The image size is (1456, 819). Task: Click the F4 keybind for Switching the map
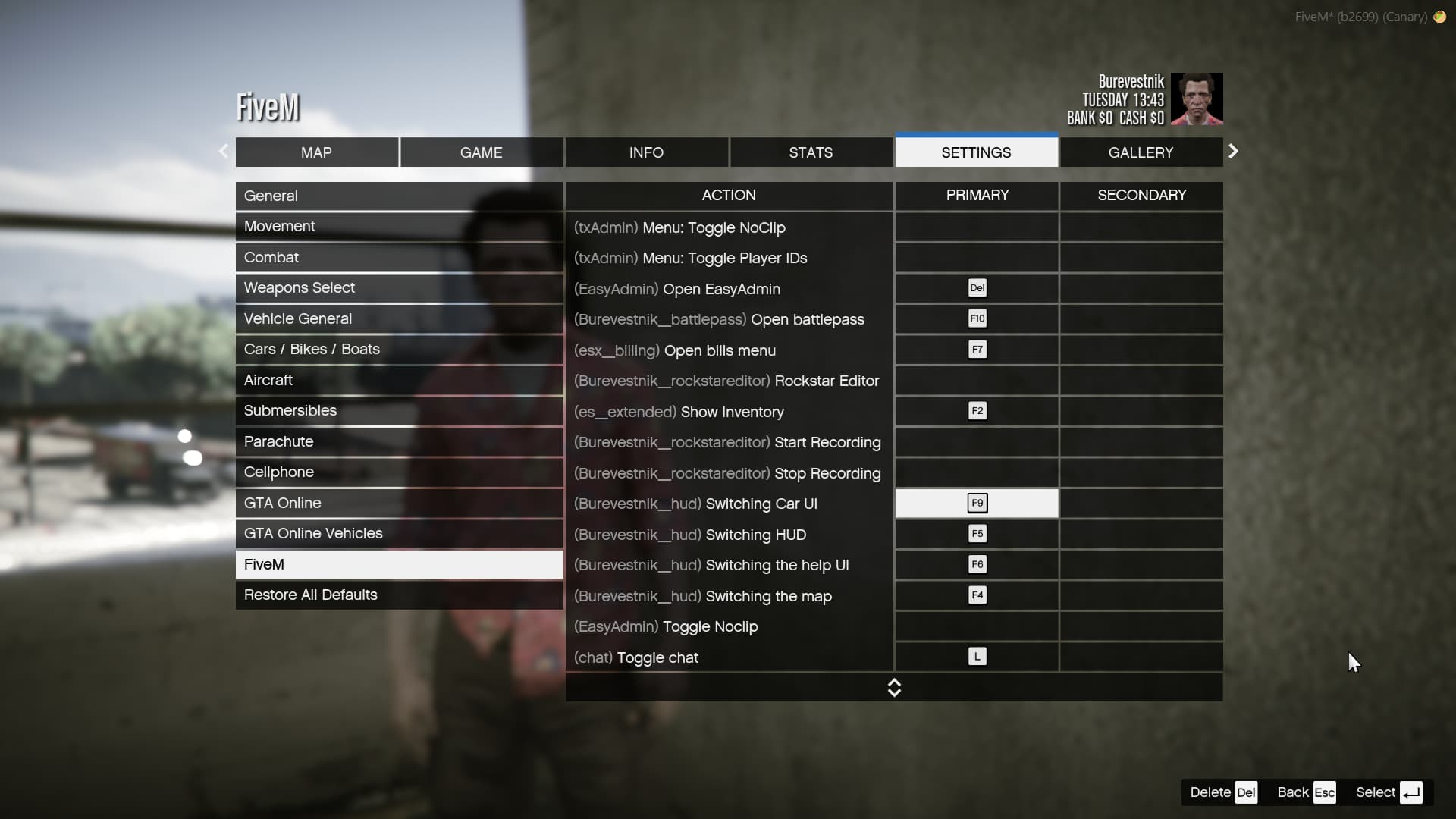[977, 595]
